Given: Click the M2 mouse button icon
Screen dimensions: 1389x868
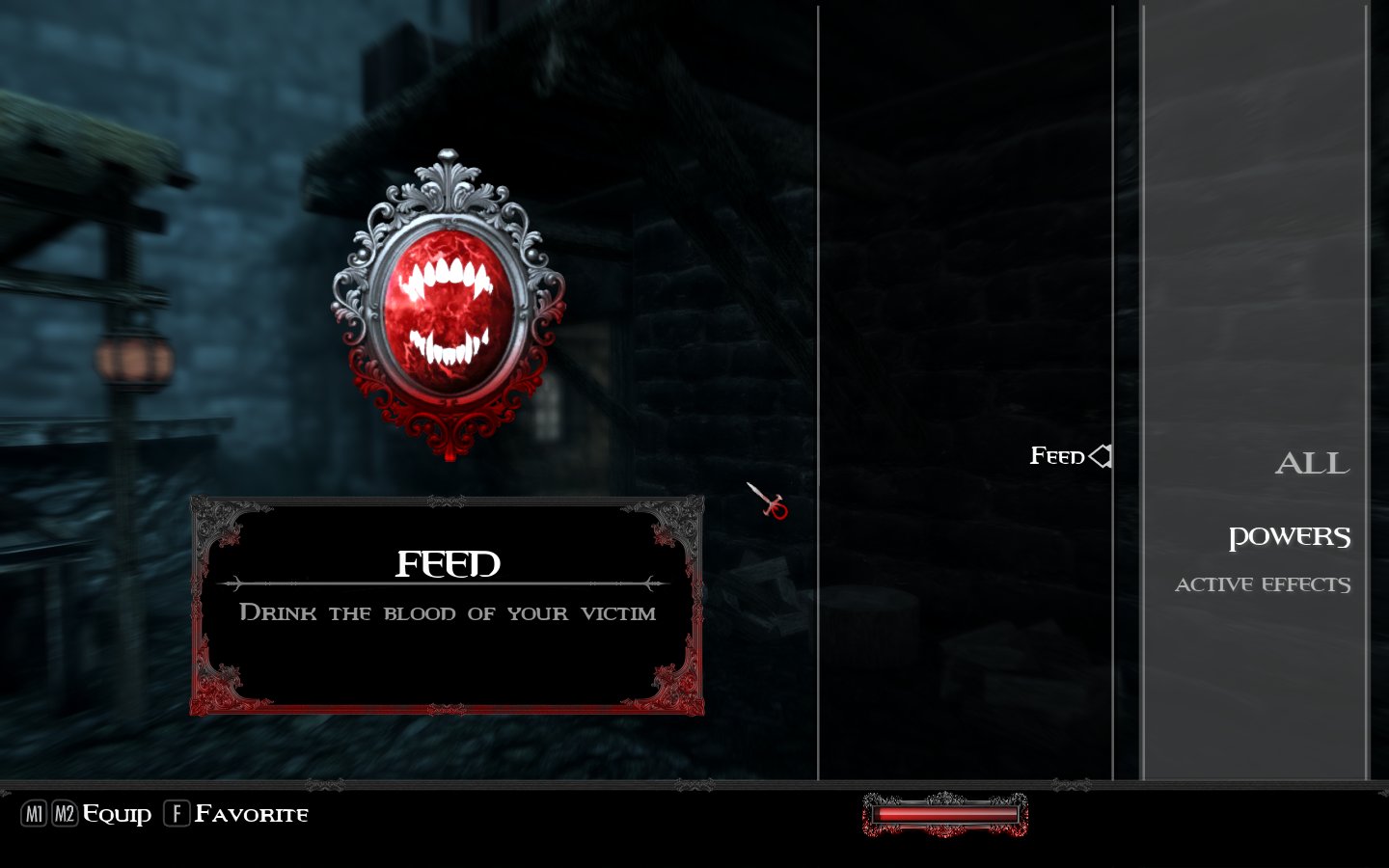Looking at the screenshot, I should coord(64,814).
